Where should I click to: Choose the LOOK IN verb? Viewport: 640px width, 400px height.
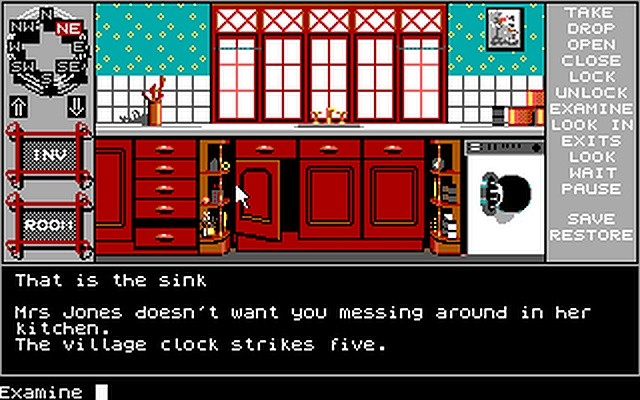tap(591, 124)
